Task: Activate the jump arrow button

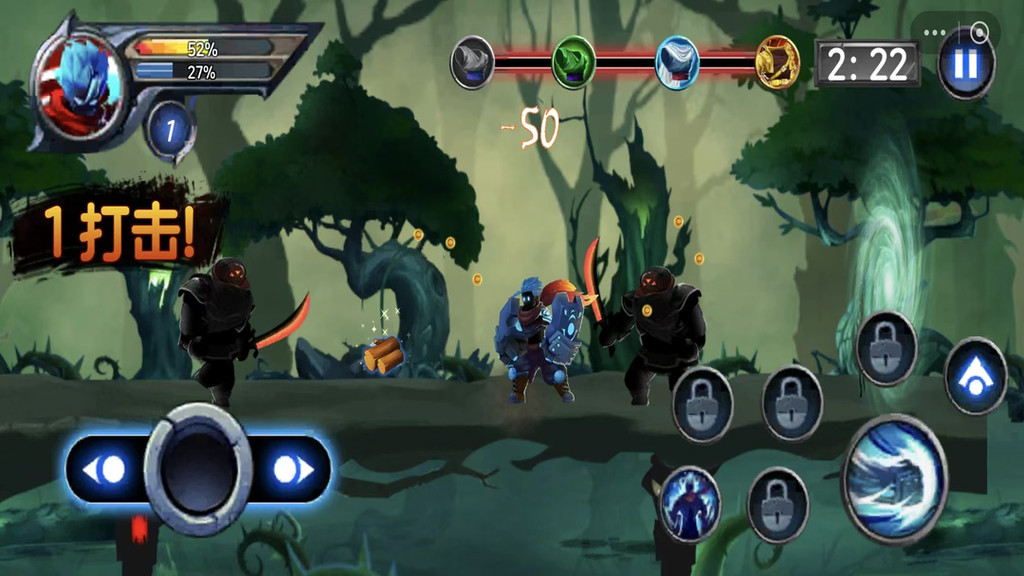Action: click(975, 376)
